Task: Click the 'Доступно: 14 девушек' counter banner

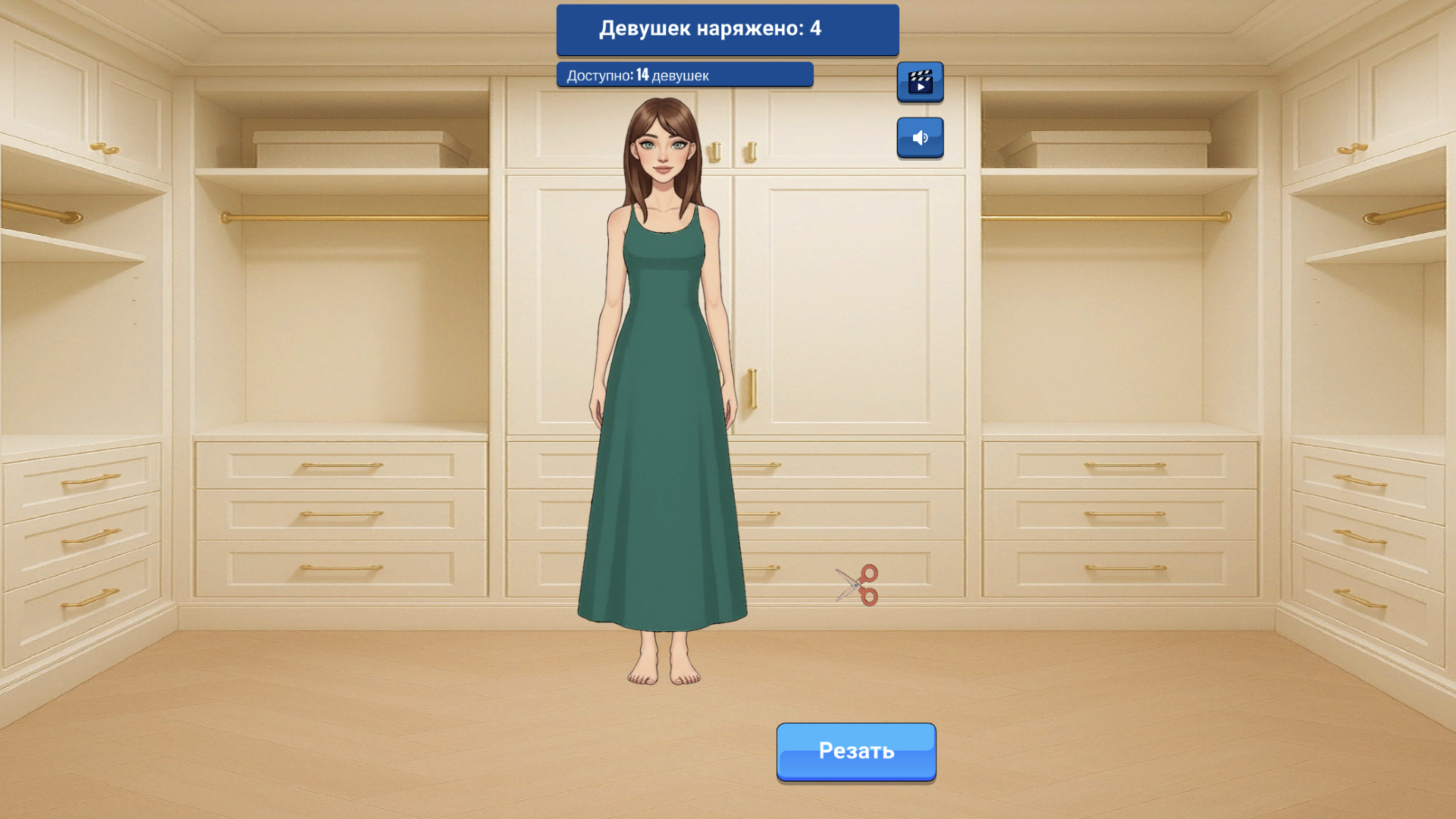Action: pyautogui.click(x=683, y=74)
